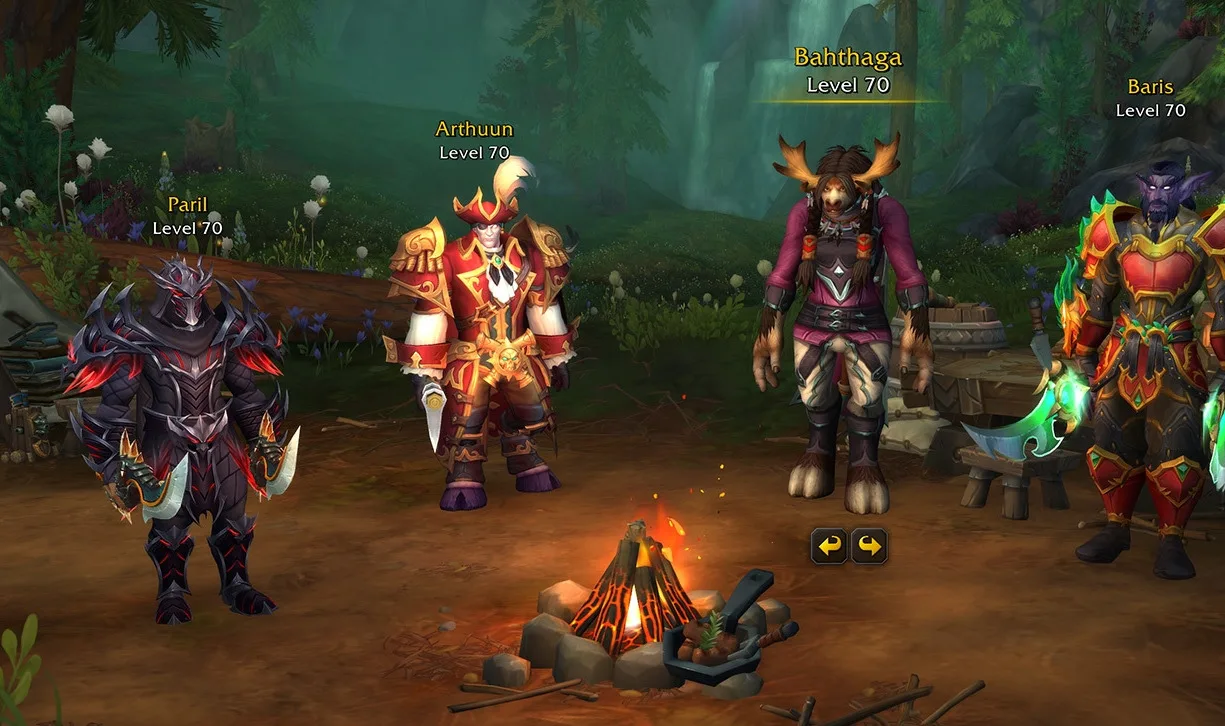Screen dimensions: 1225x726
Task: Select the character Bahthaga
Action: coord(840,330)
